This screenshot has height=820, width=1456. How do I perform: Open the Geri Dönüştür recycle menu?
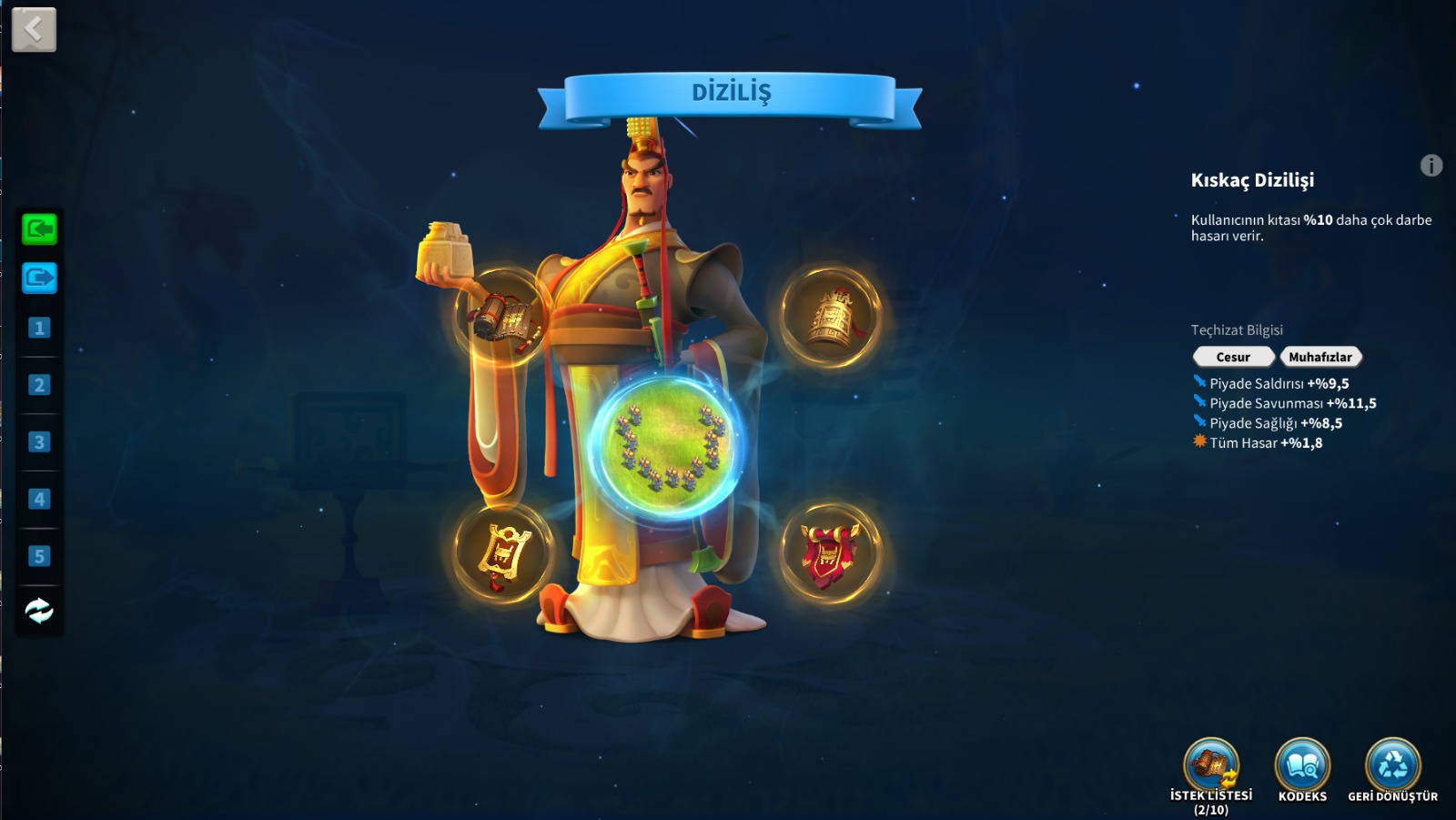(x=1392, y=766)
